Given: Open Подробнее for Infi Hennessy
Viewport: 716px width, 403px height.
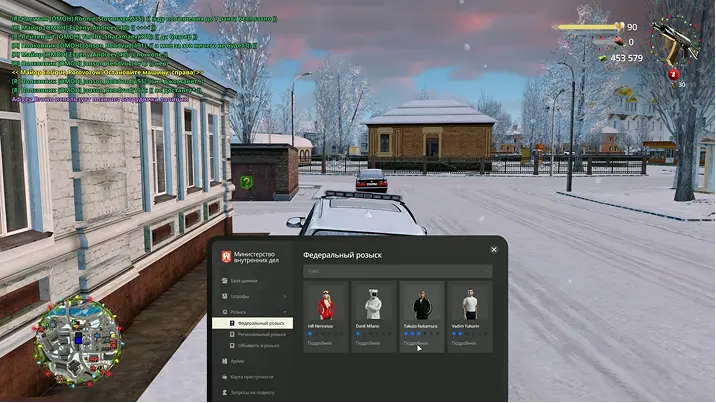Looking at the screenshot, I should tap(320, 343).
